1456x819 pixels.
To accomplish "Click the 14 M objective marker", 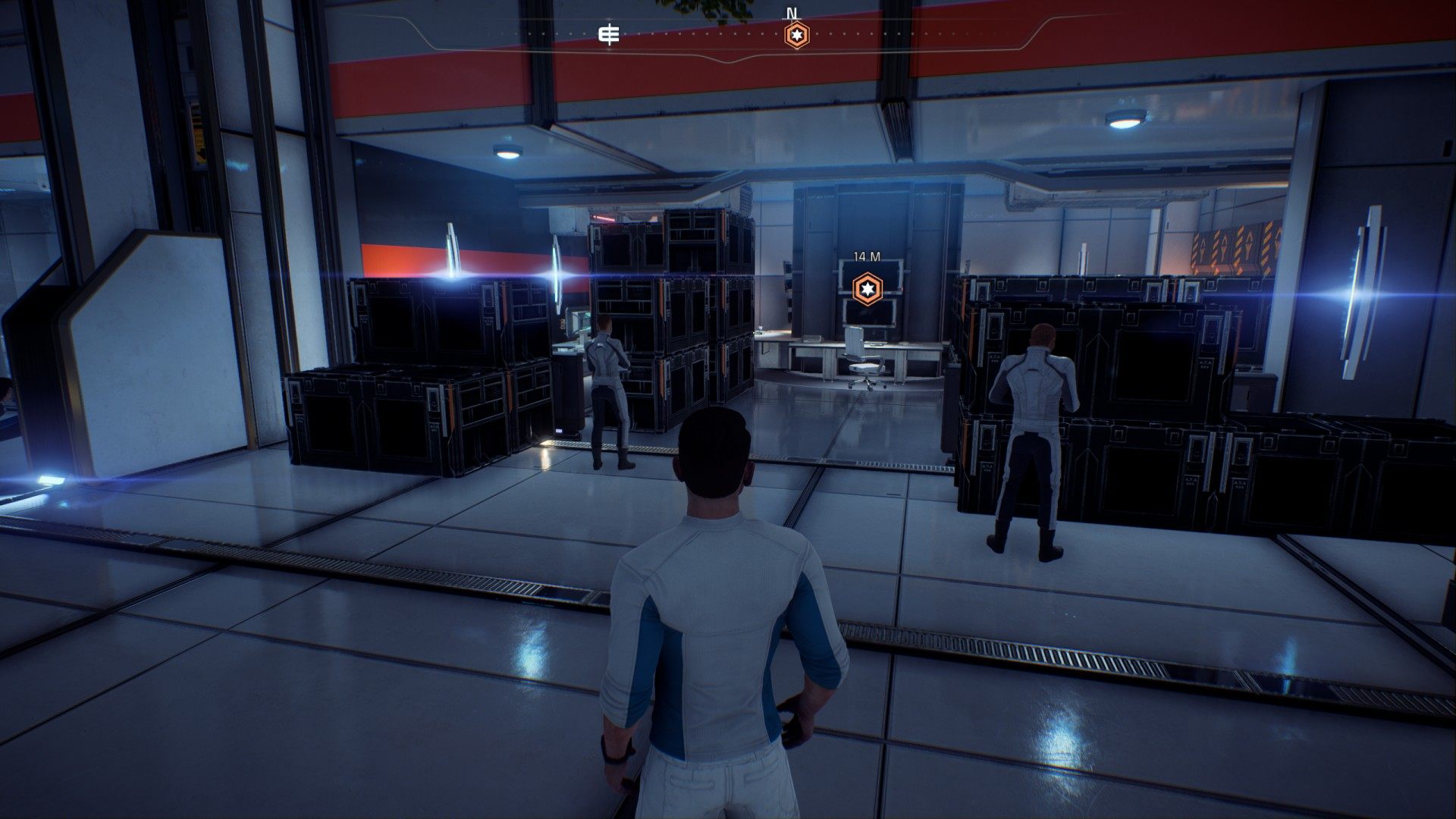I will point(866,287).
